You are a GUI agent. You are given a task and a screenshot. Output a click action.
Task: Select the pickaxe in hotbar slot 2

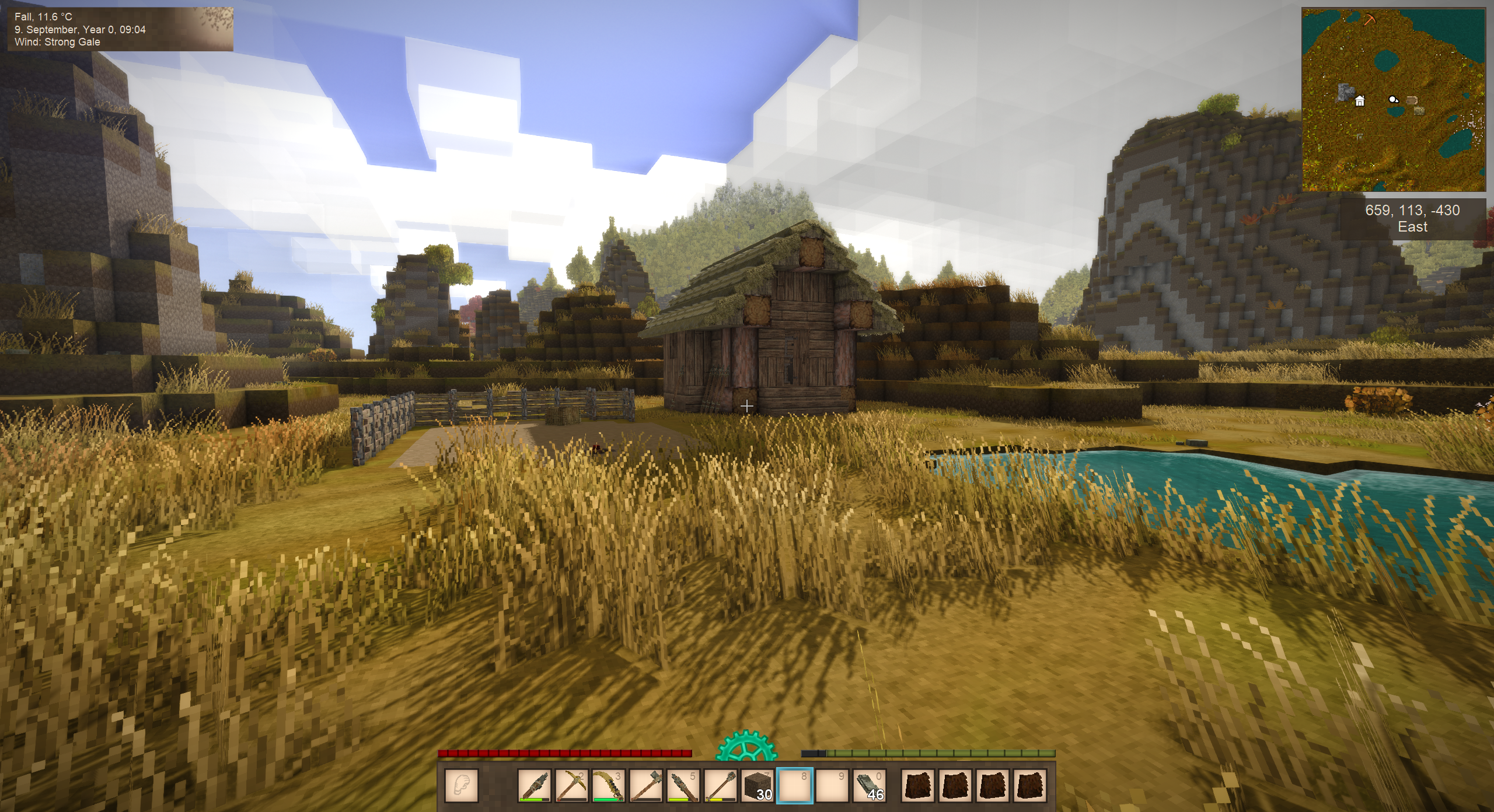tap(570, 785)
